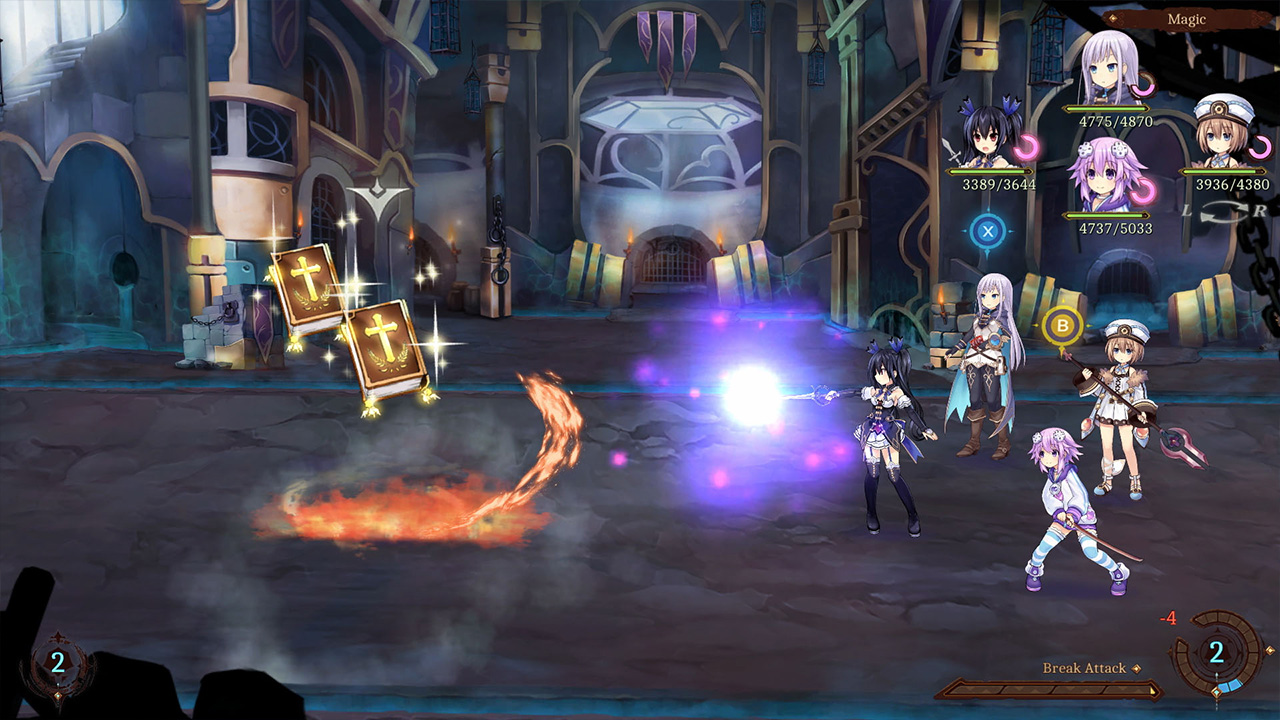1280x720 pixels.
Task: Click the L/R rotate indicator icon
Action: click(1225, 209)
